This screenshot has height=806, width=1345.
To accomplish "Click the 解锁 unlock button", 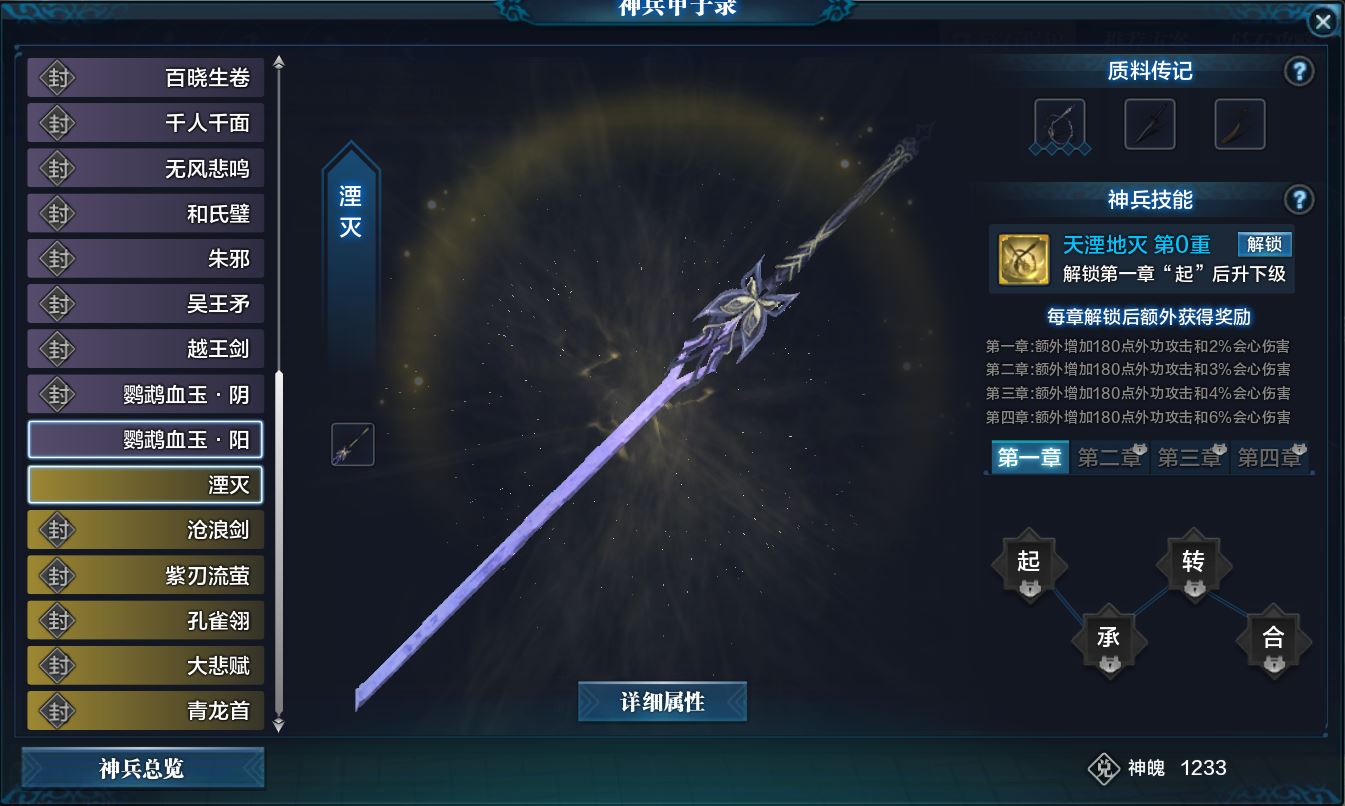I will tap(1264, 245).
